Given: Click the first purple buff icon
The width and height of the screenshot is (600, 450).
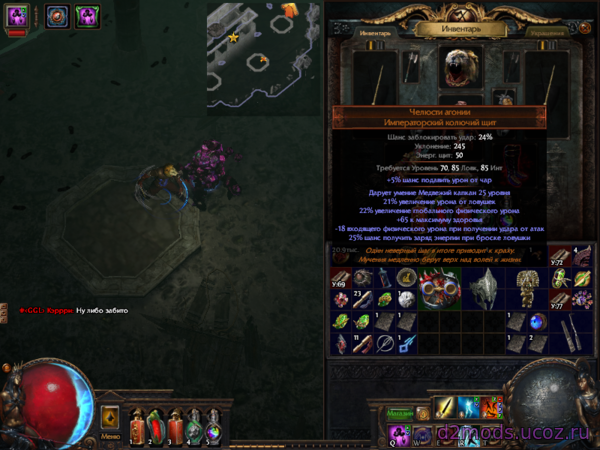Looking at the screenshot, I should (18, 17).
